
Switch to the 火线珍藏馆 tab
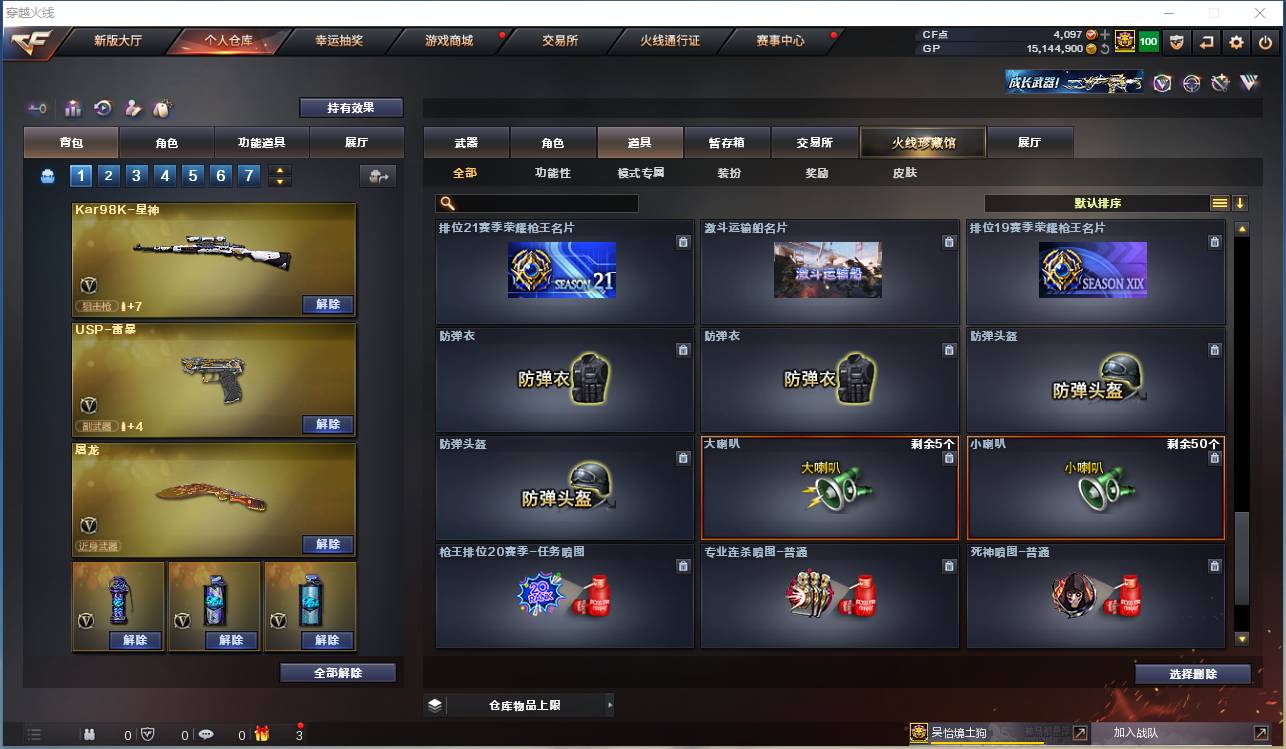pos(921,142)
